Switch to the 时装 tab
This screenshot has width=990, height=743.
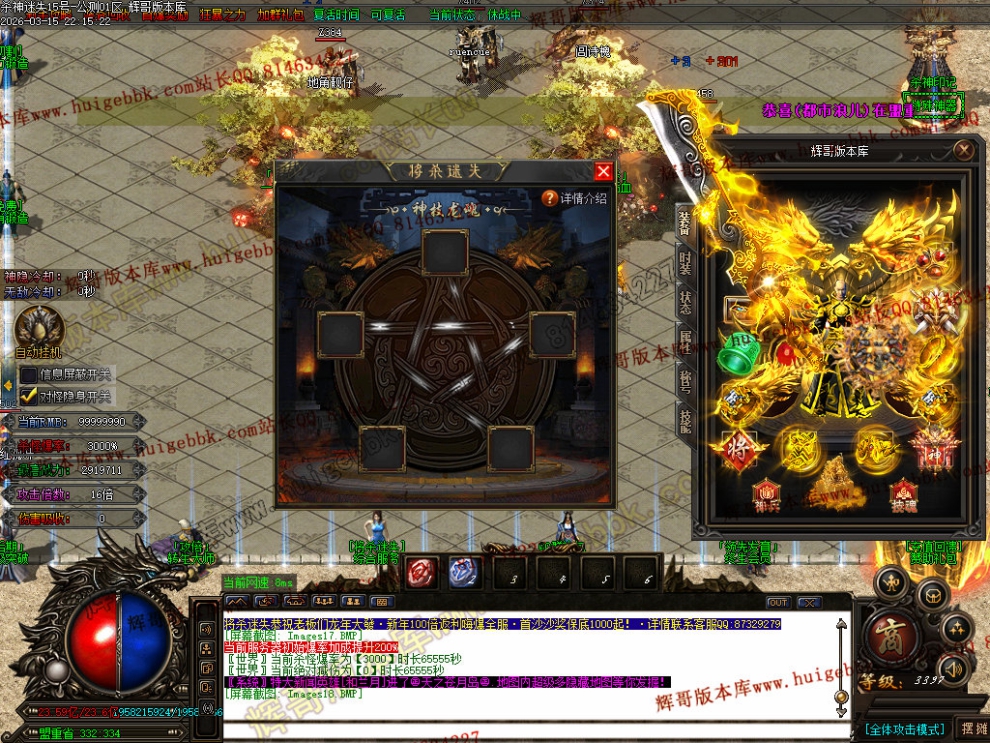685,262
